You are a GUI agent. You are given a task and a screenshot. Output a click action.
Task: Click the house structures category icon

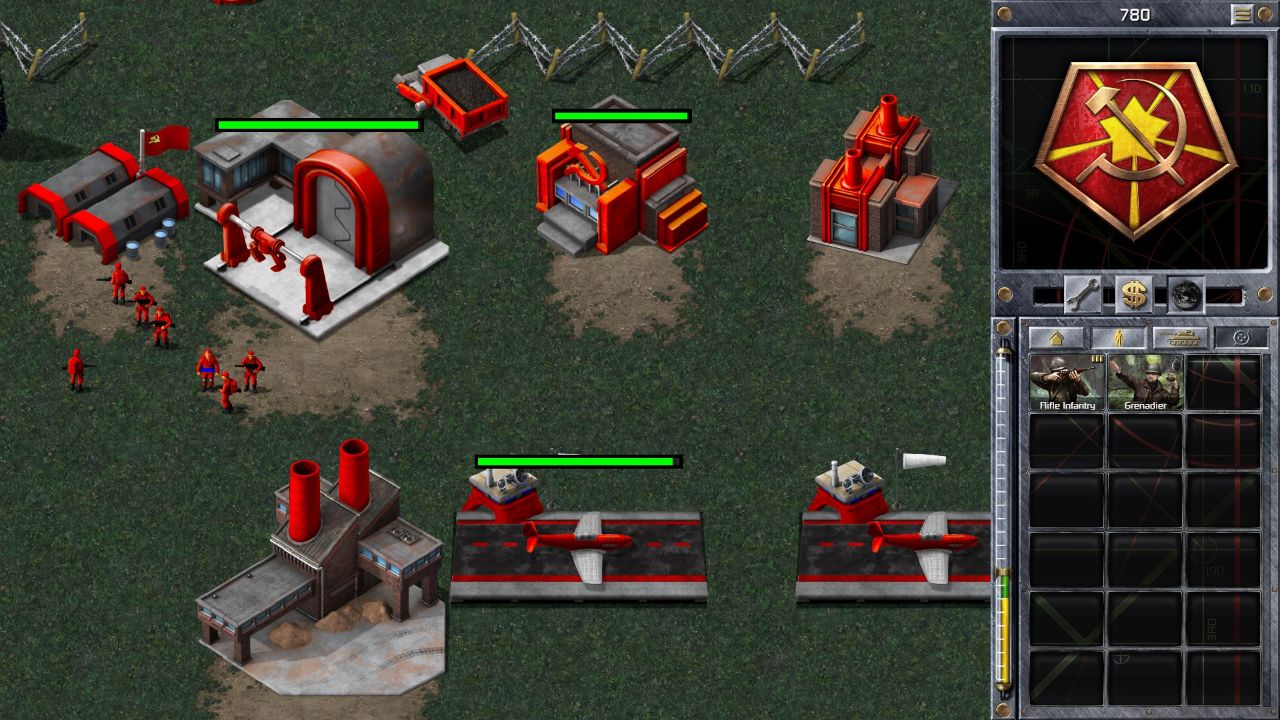(1057, 337)
